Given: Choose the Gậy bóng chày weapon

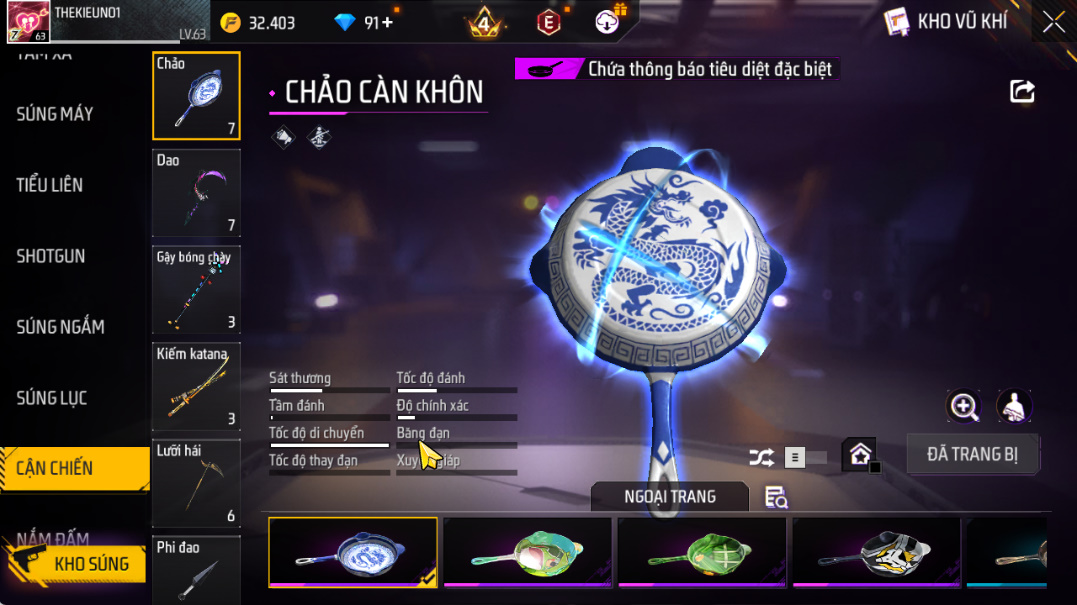Looking at the screenshot, I should click(196, 290).
